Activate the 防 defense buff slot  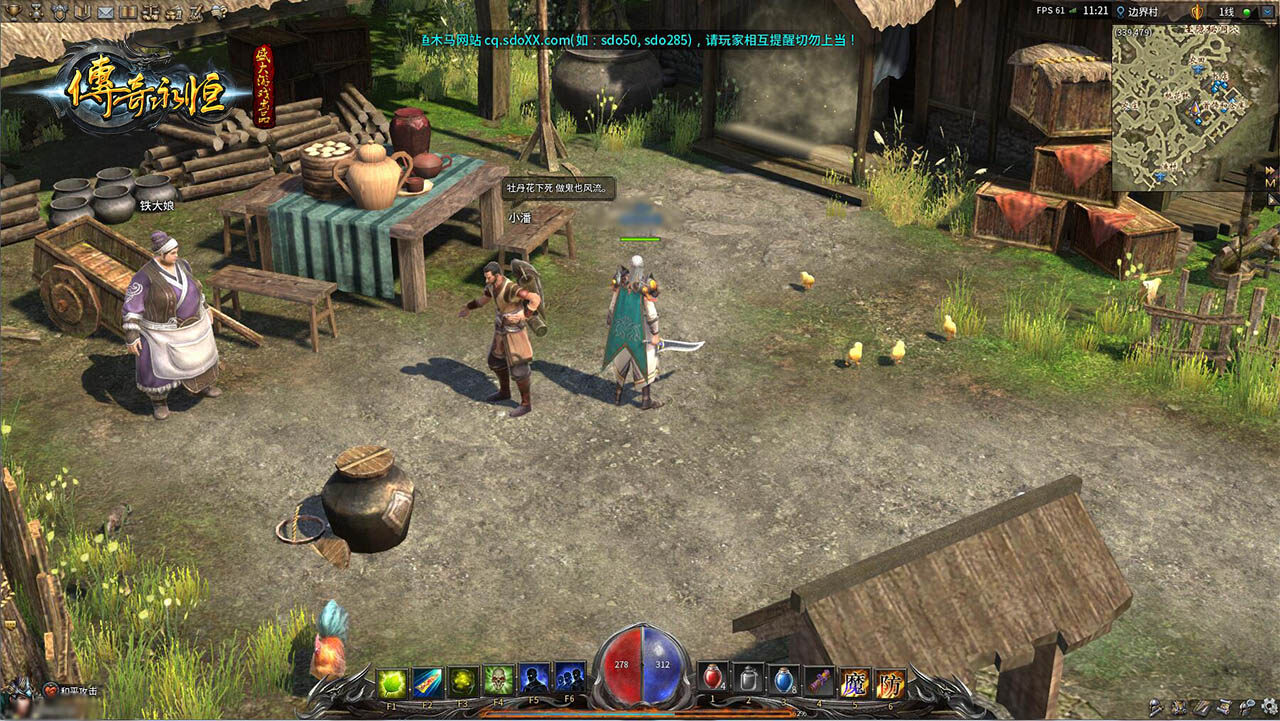[890, 683]
